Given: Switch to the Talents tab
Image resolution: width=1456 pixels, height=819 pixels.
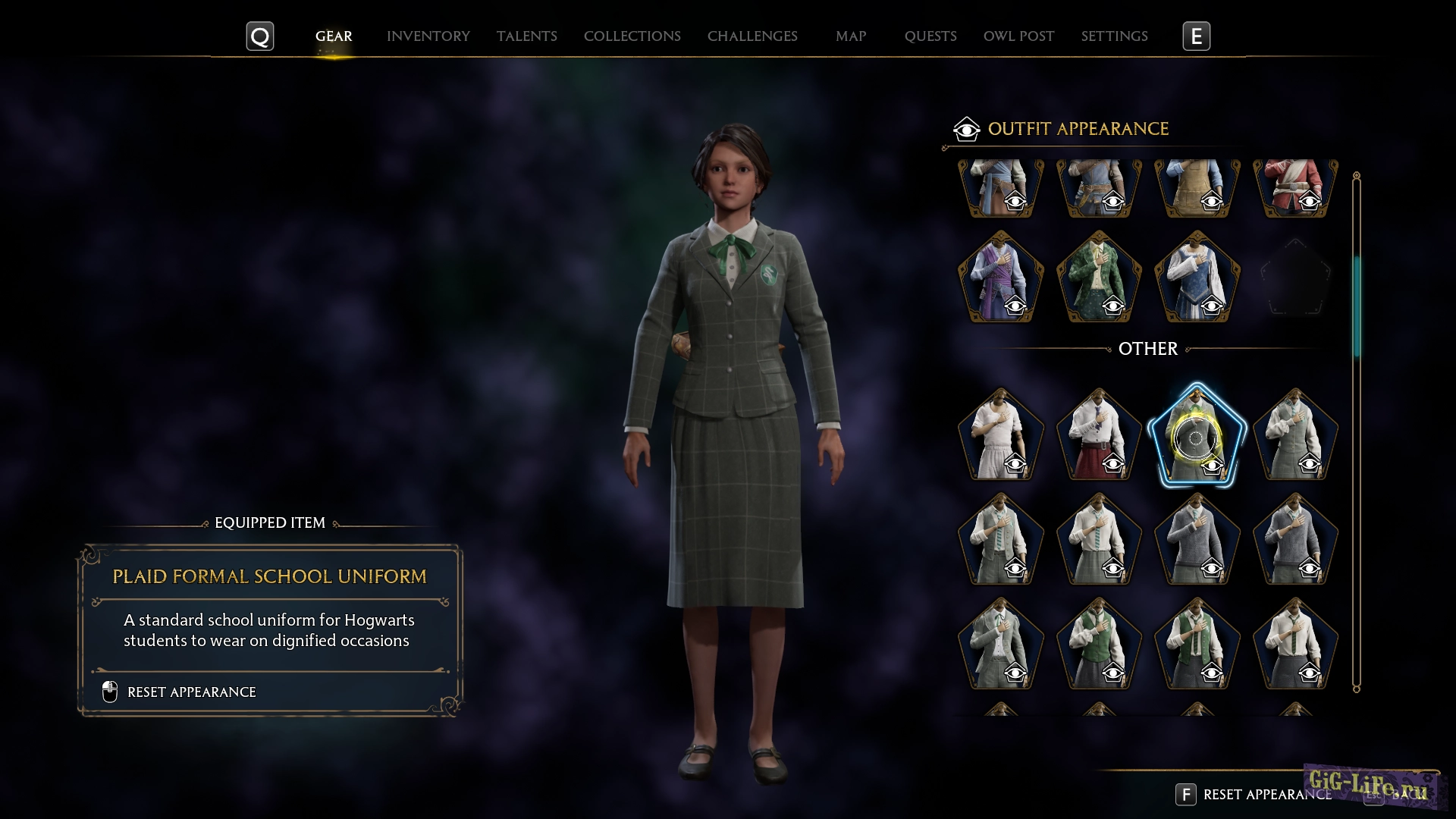Looking at the screenshot, I should coord(527,36).
